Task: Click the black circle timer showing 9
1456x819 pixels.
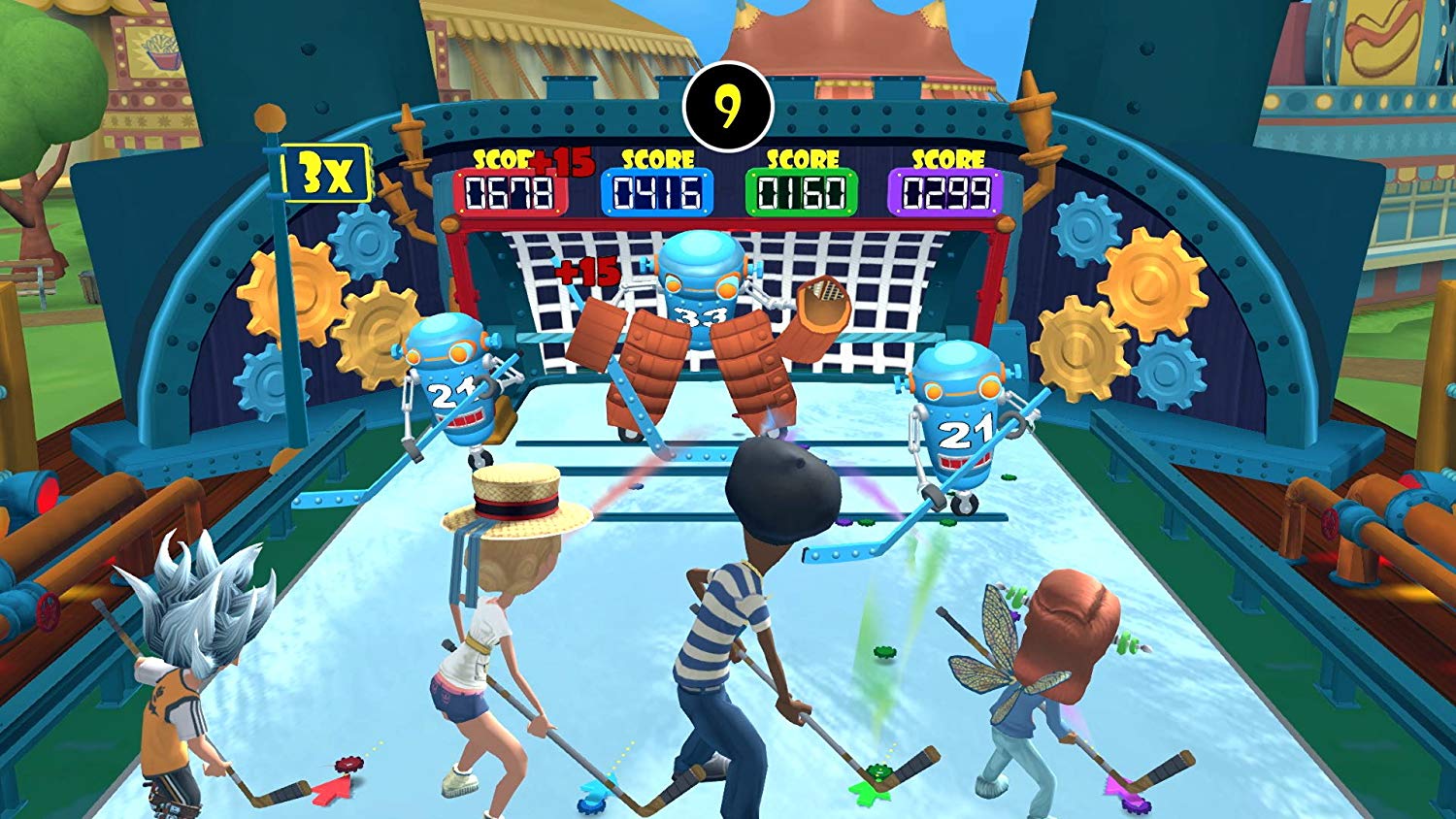Action: click(x=728, y=102)
